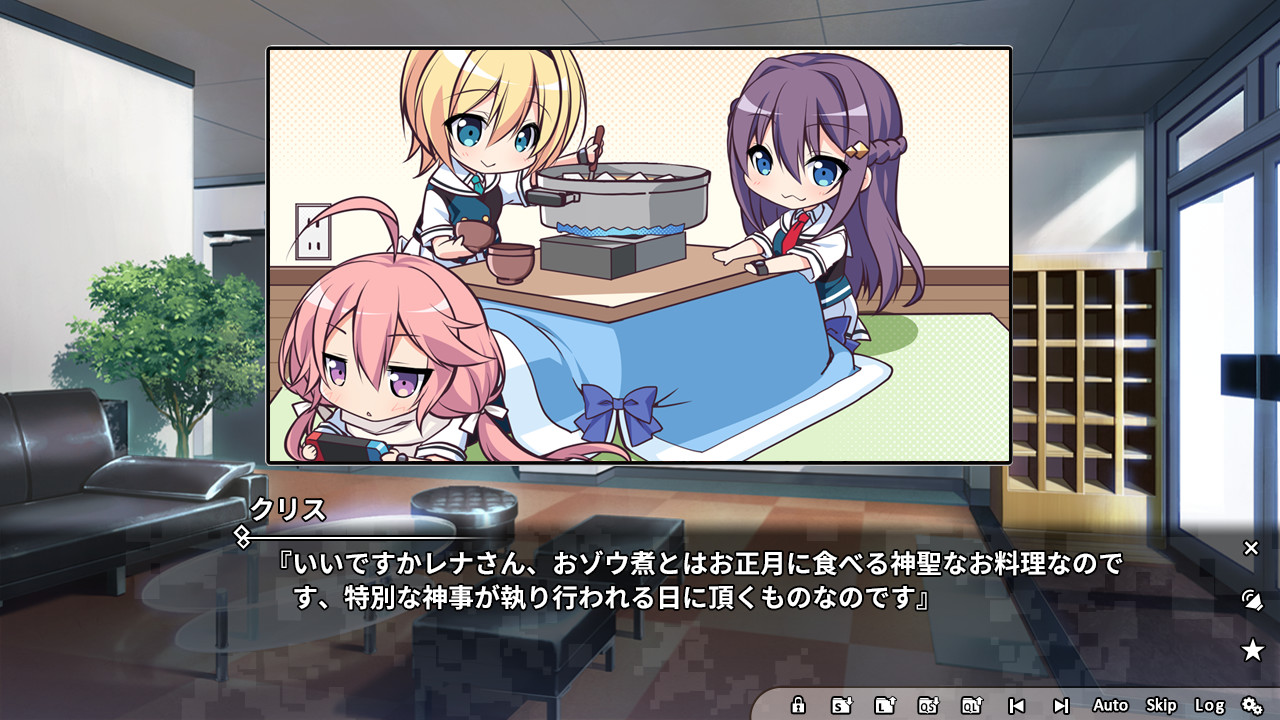Click the Auto text label

[1110, 705]
